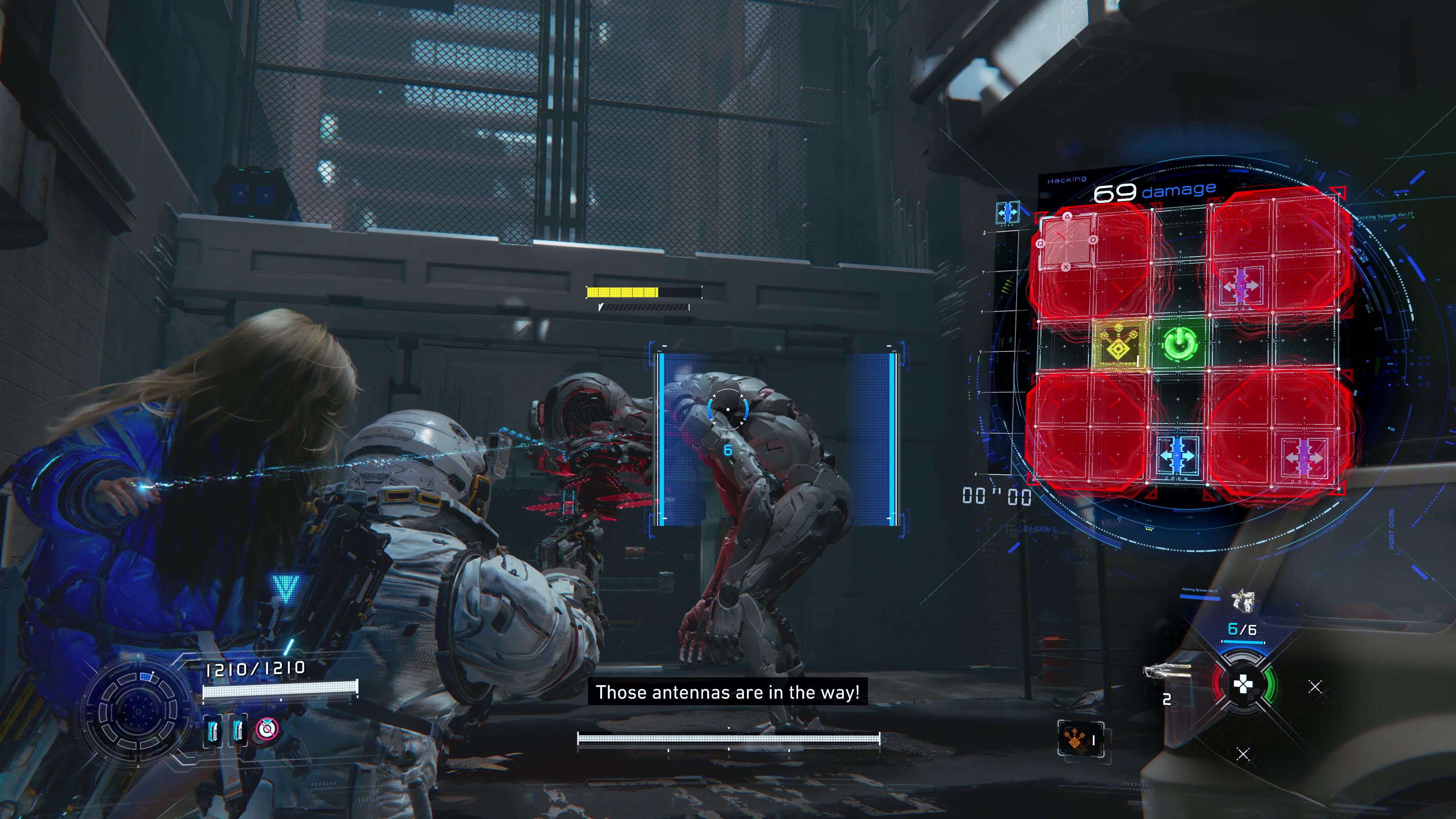
Task: Open the circular segmented gauge beside the health bar
Action: (137, 709)
